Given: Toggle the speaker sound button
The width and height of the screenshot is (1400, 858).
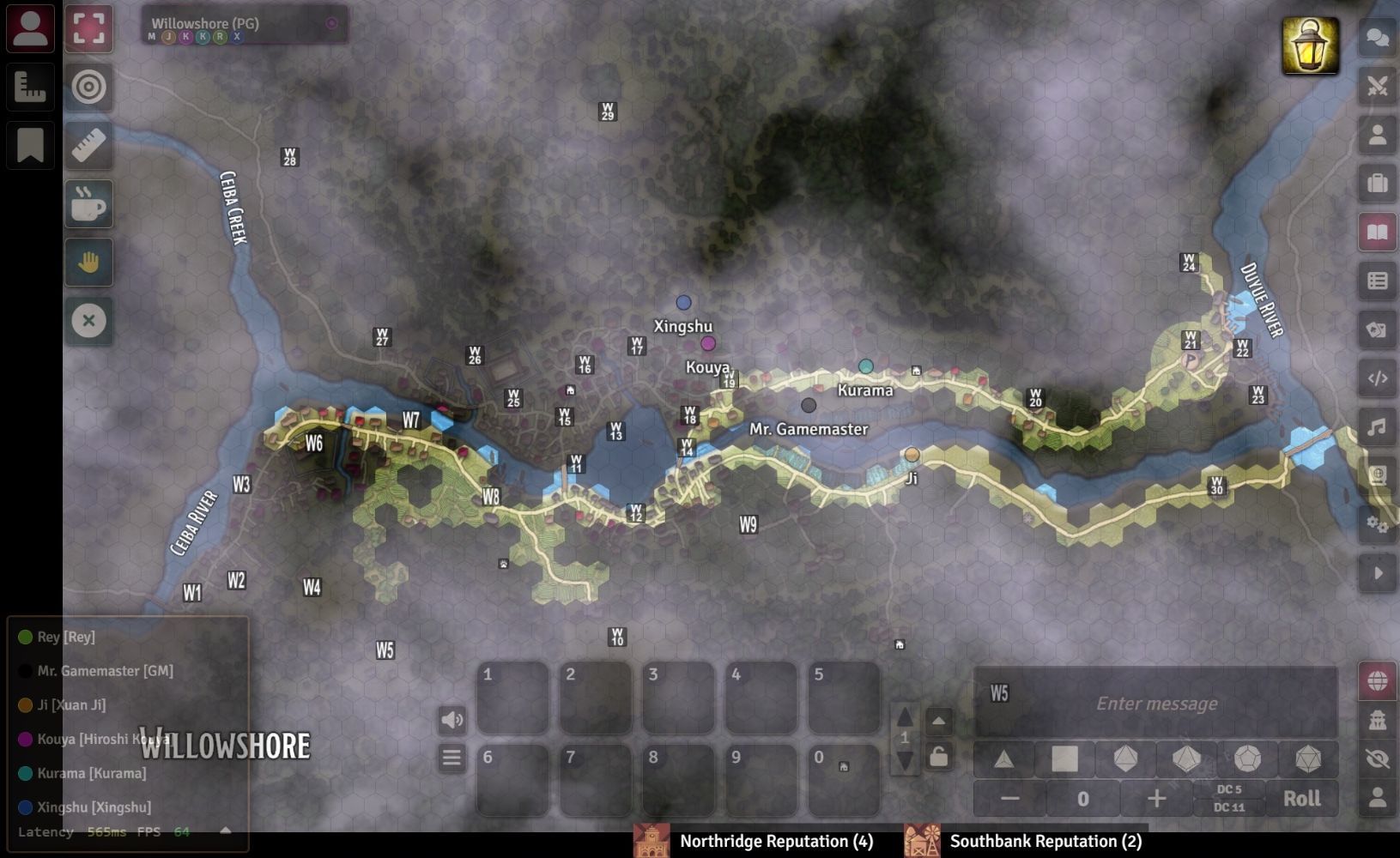Looking at the screenshot, I should 452,720.
